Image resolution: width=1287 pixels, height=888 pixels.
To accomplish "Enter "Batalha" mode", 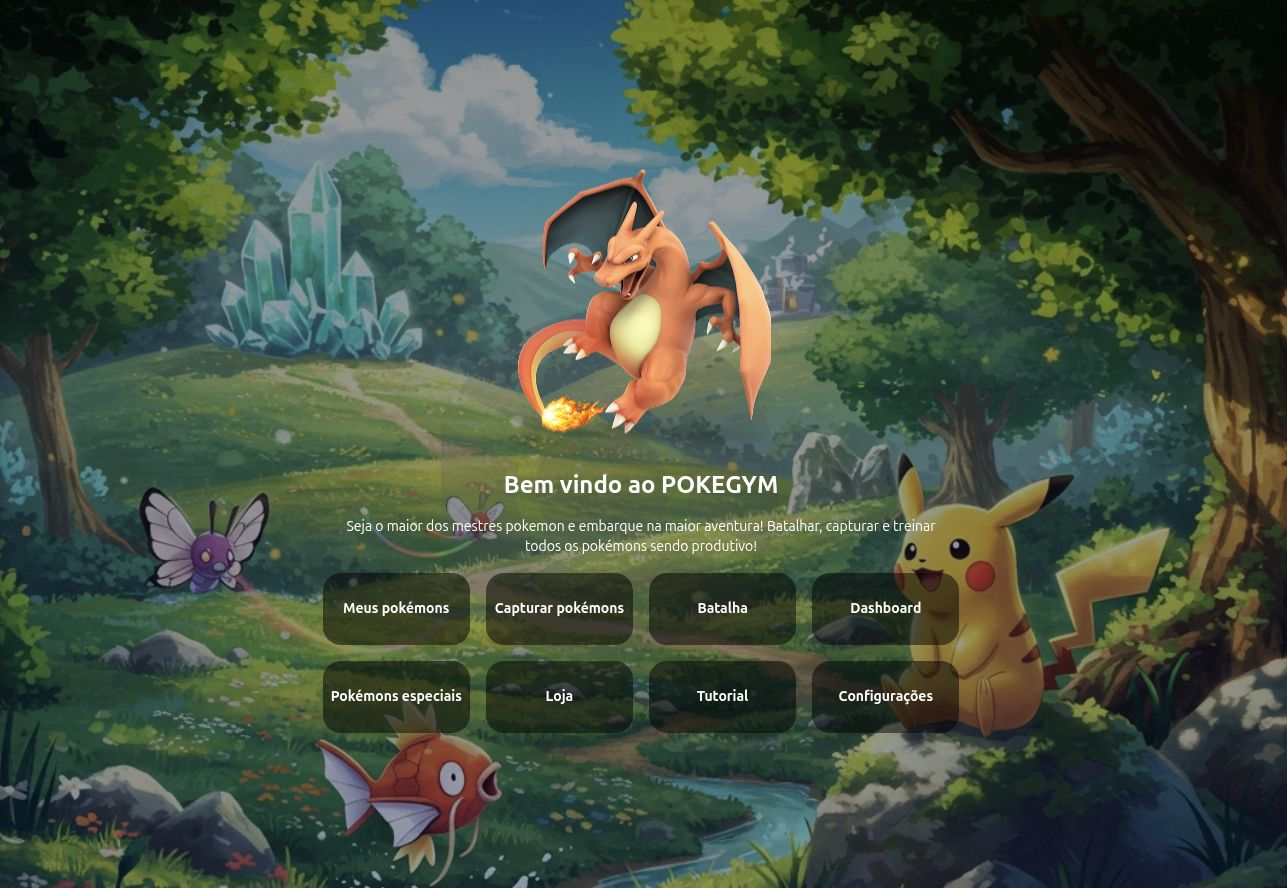I will (x=722, y=608).
